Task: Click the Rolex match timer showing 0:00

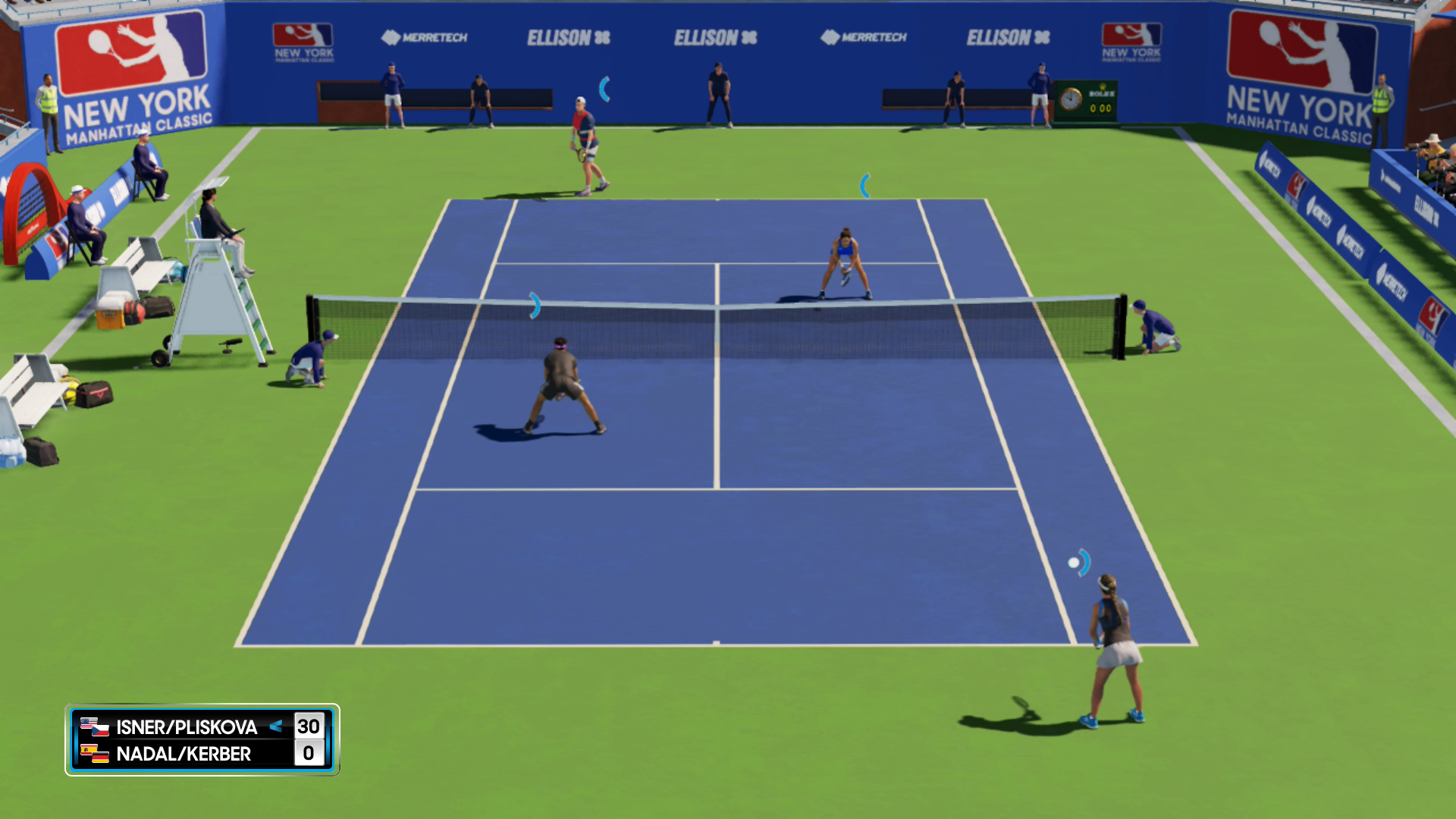Action: click(x=1101, y=108)
